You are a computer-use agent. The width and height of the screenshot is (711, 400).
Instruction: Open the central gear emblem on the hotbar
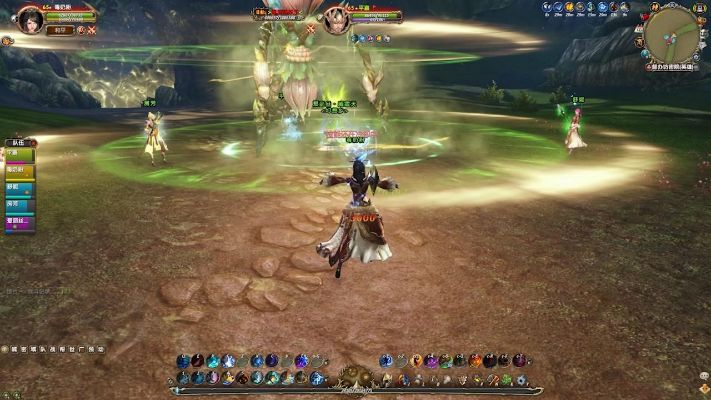(x=355, y=378)
